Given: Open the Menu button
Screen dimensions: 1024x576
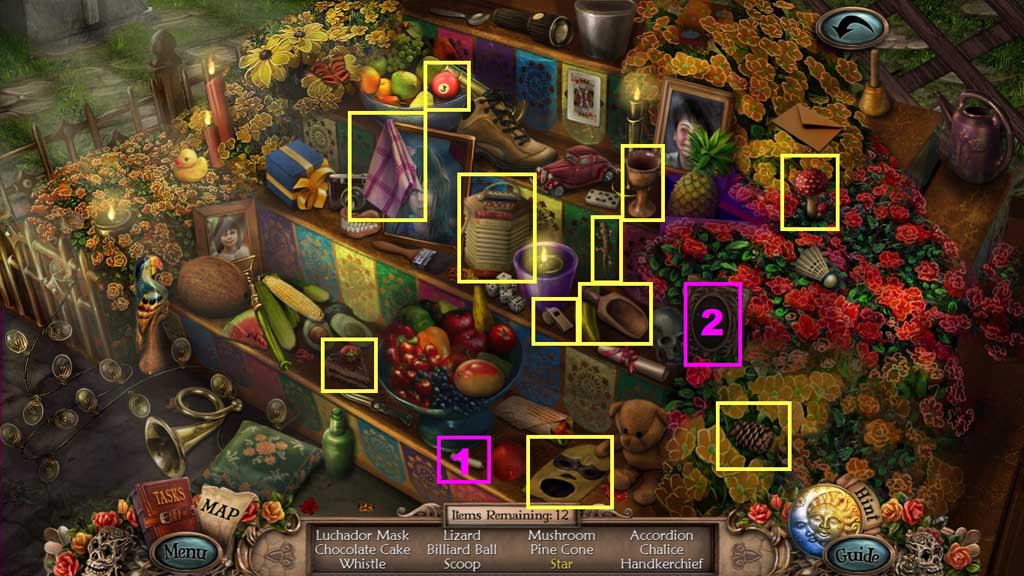Looking at the screenshot, I should pos(184,551).
